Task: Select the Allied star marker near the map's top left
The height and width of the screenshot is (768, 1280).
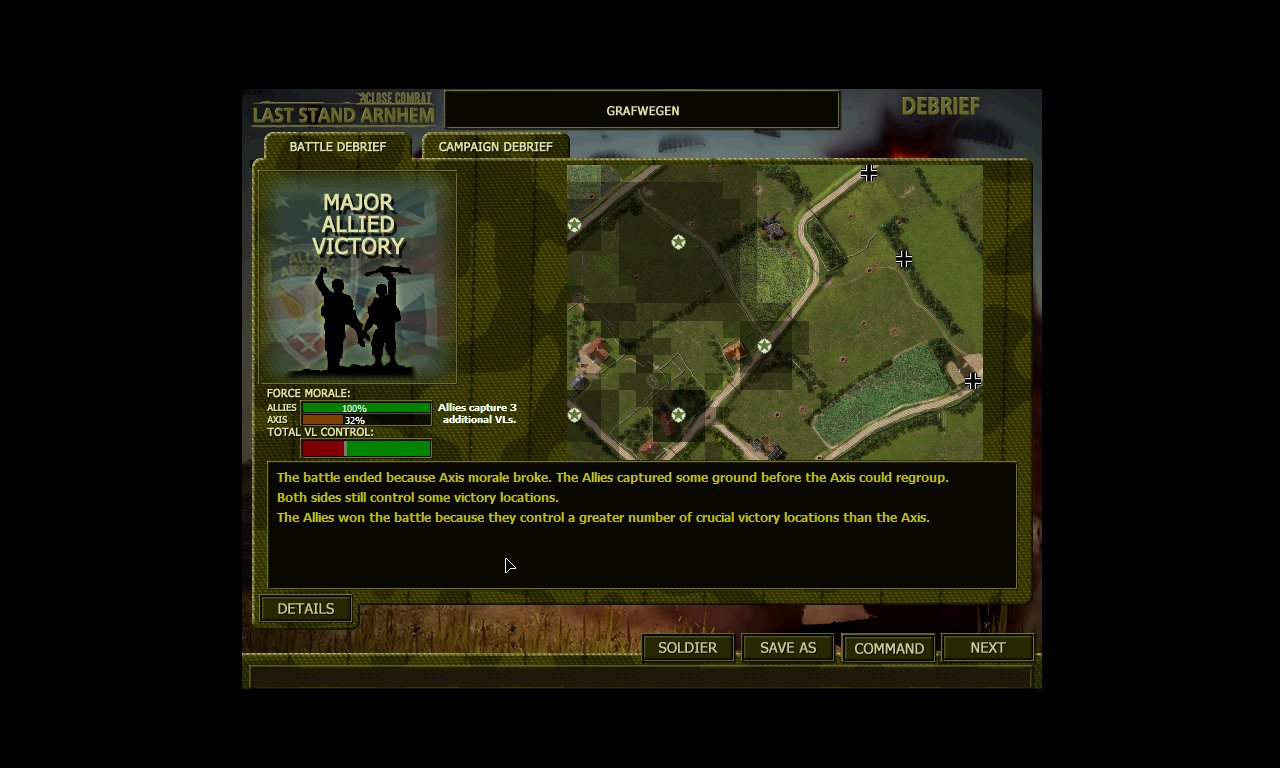Action: pyautogui.click(x=574, y=225)
